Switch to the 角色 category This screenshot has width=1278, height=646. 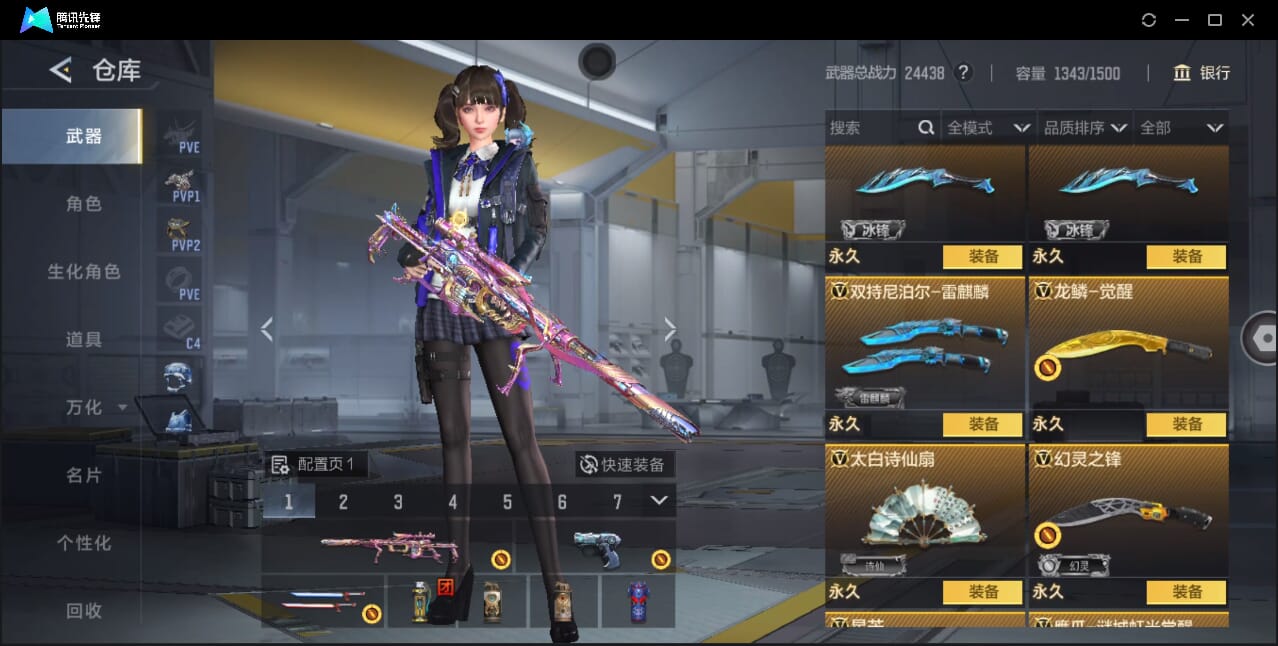coord(84,204)
